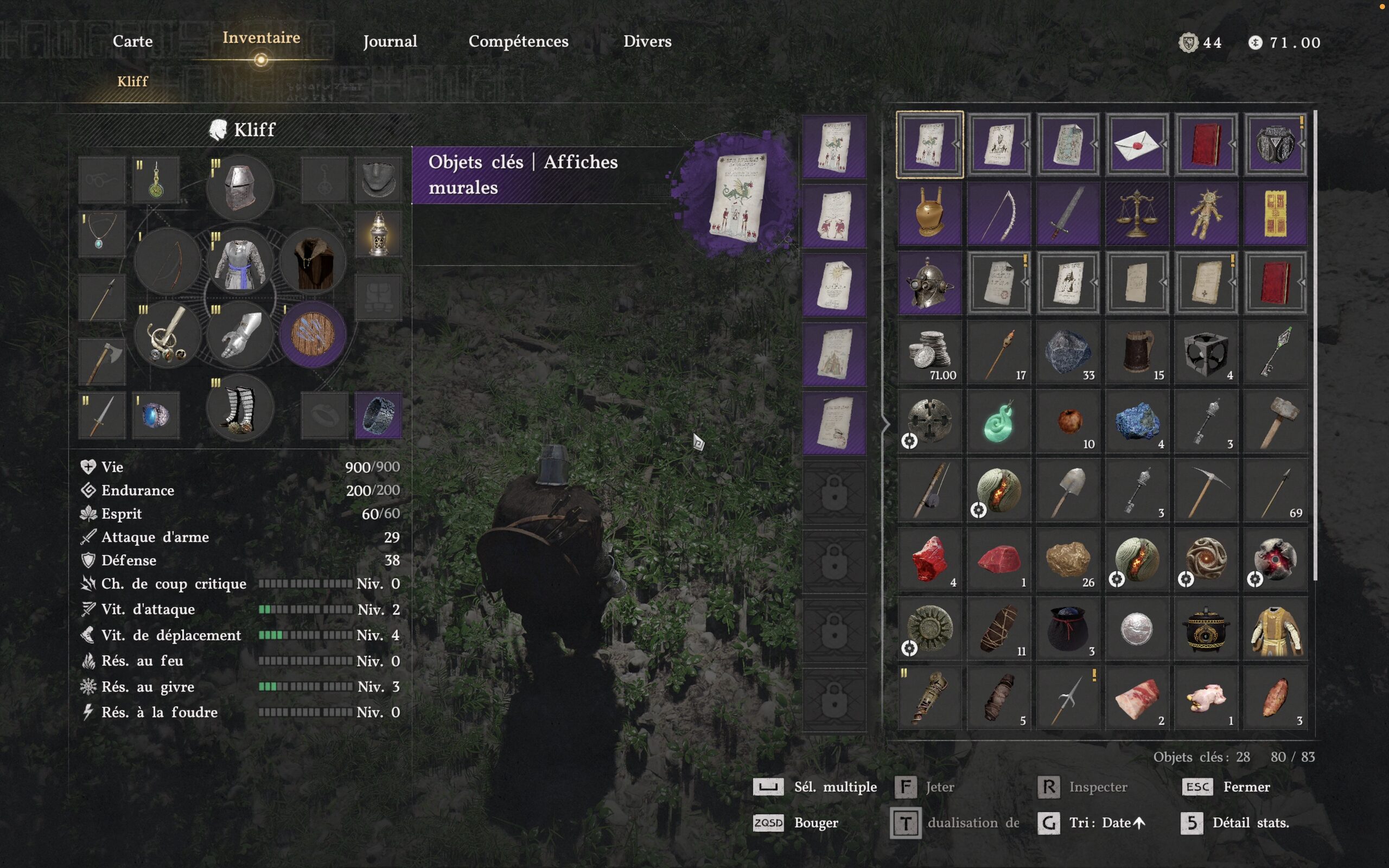
Task: Select the raw chicken item
Action: 1206,698
